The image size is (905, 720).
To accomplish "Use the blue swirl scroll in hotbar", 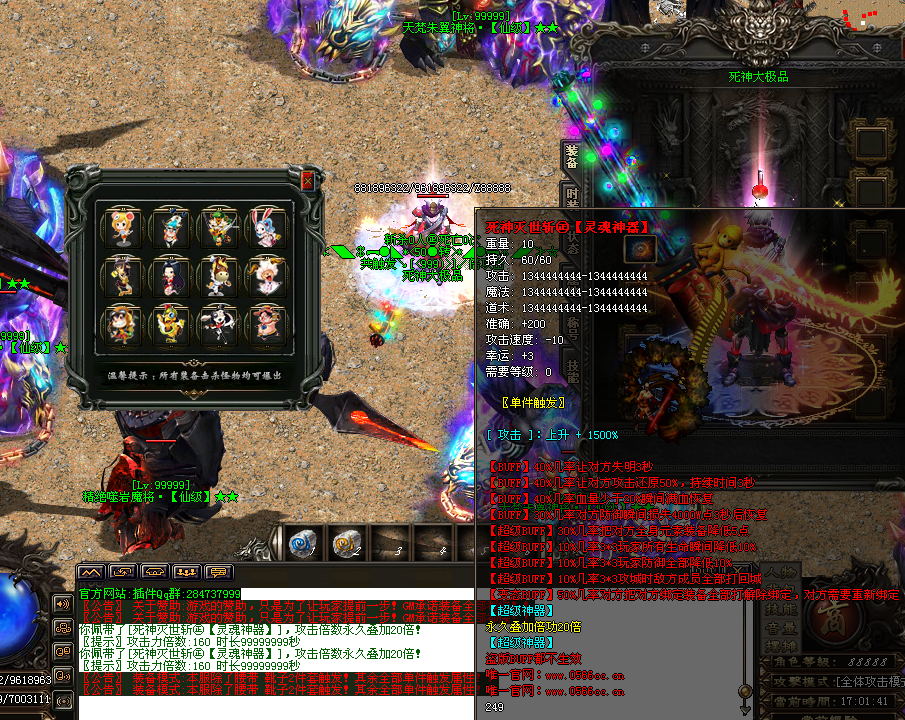I will tap(302, 543).
